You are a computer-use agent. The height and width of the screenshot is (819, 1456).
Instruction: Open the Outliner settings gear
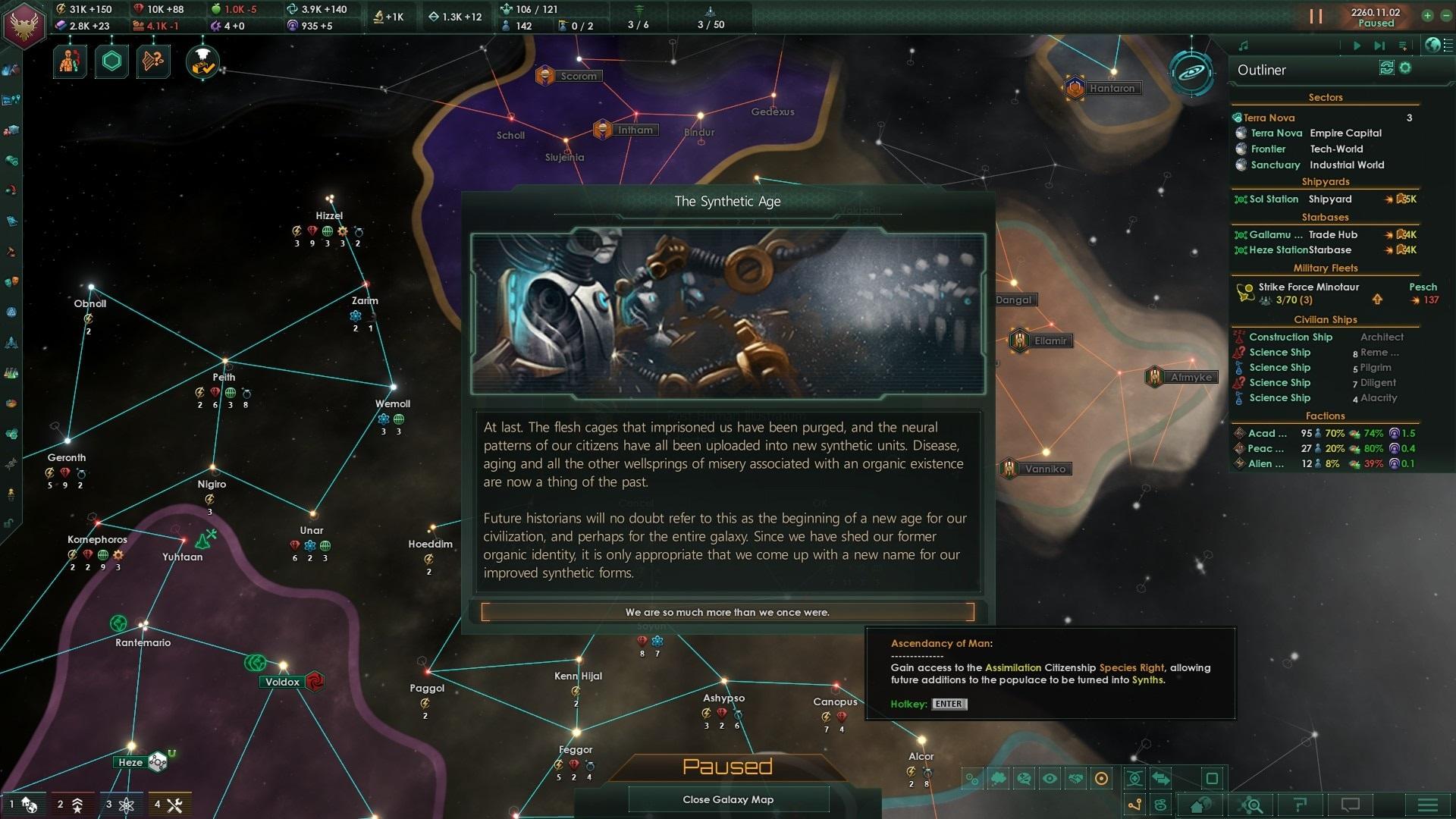pos(1405,68)
